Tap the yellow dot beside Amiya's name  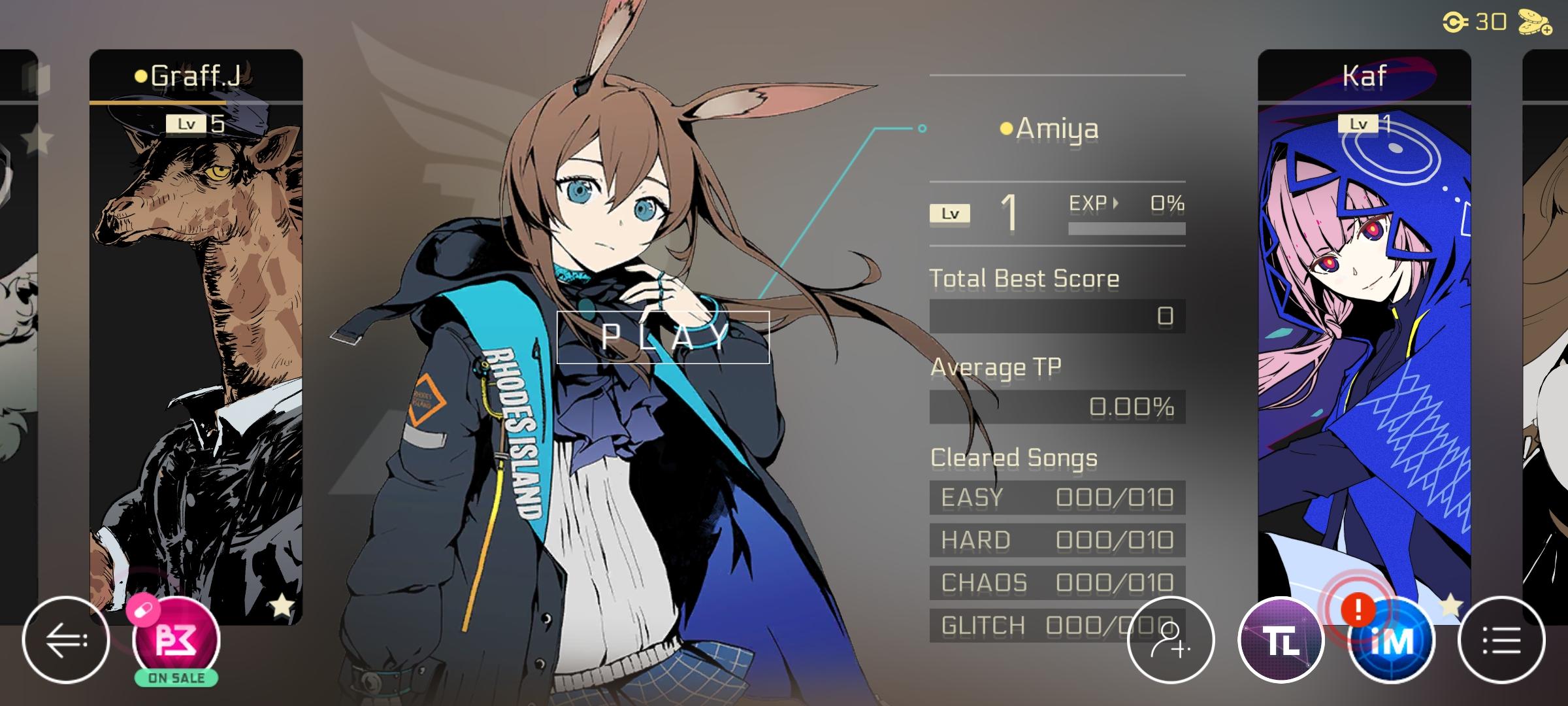[1005, 128]
